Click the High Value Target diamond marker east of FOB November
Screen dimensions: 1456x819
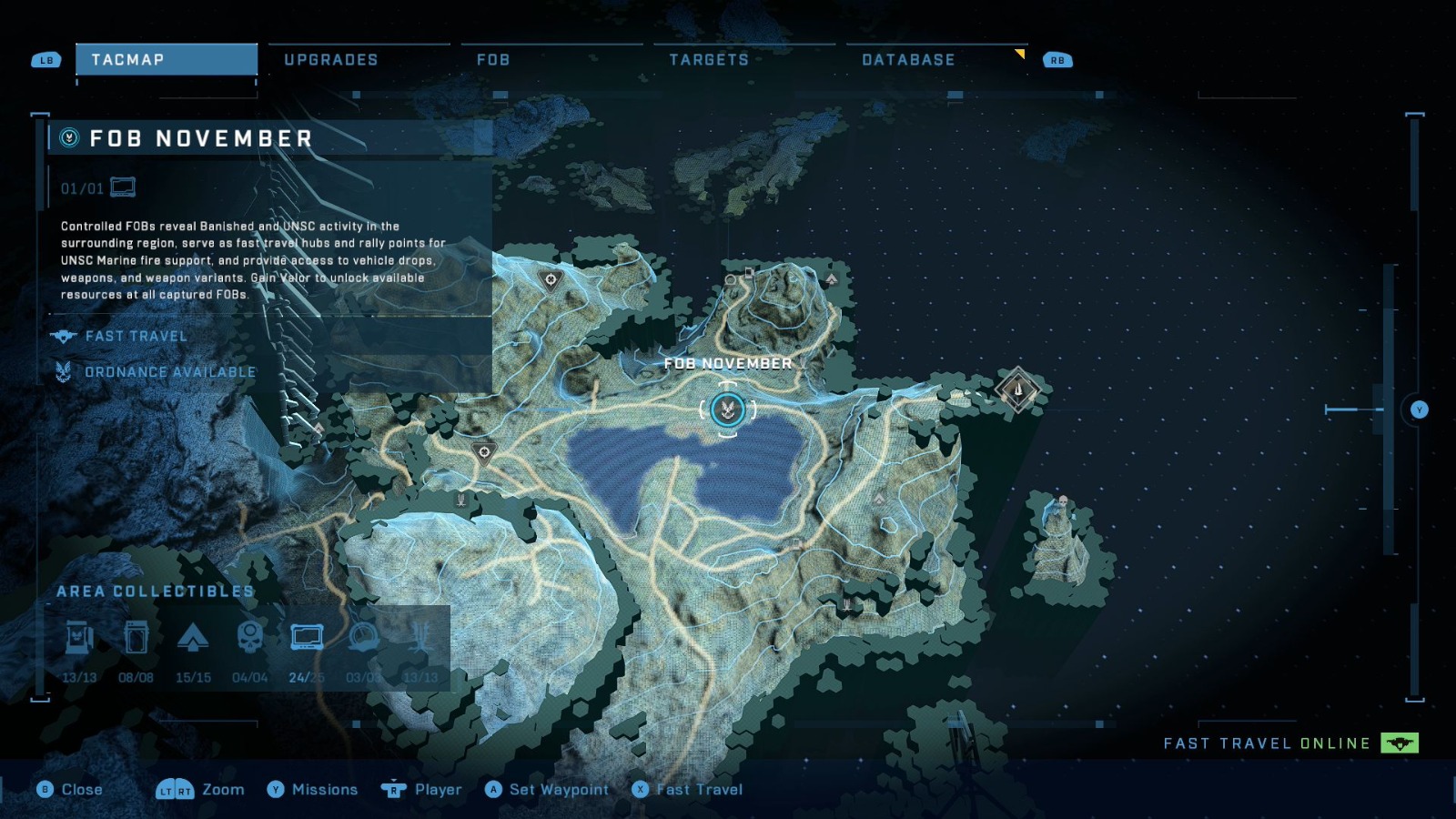1016,389
